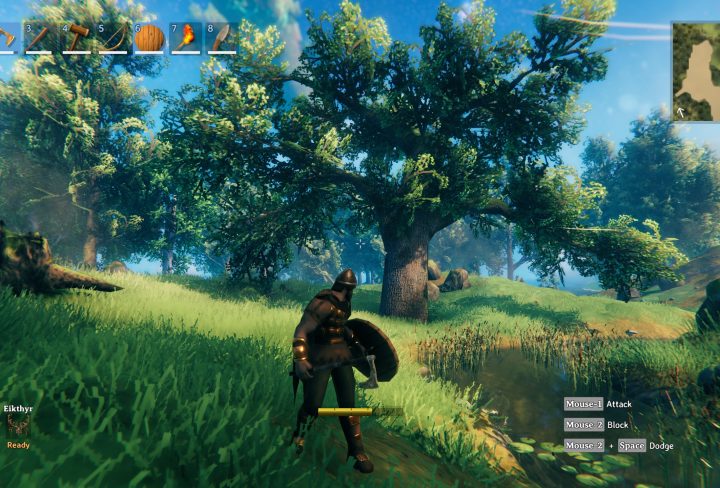The image size is (720, 488).
Task: Pick the flint blade in hotbar slot 8
Action: tap(221, 38)
